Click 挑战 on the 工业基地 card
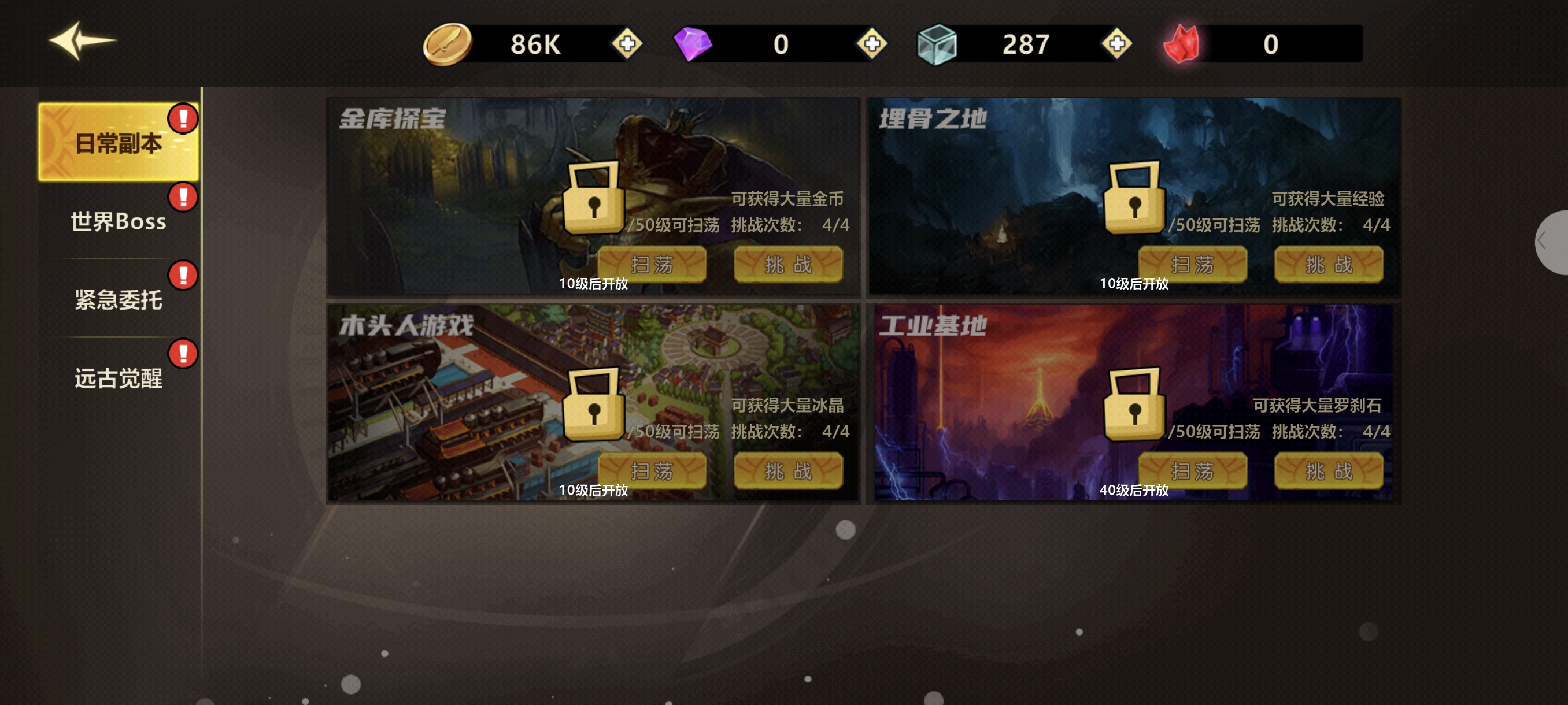 click(1328, 470)
